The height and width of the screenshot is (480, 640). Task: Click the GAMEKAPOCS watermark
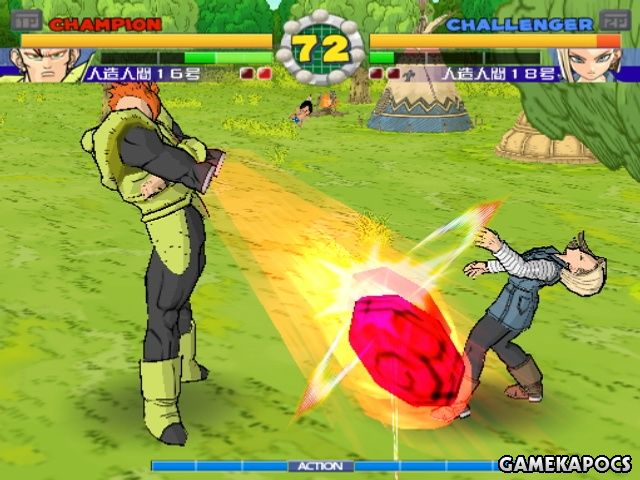click(566, 465)
